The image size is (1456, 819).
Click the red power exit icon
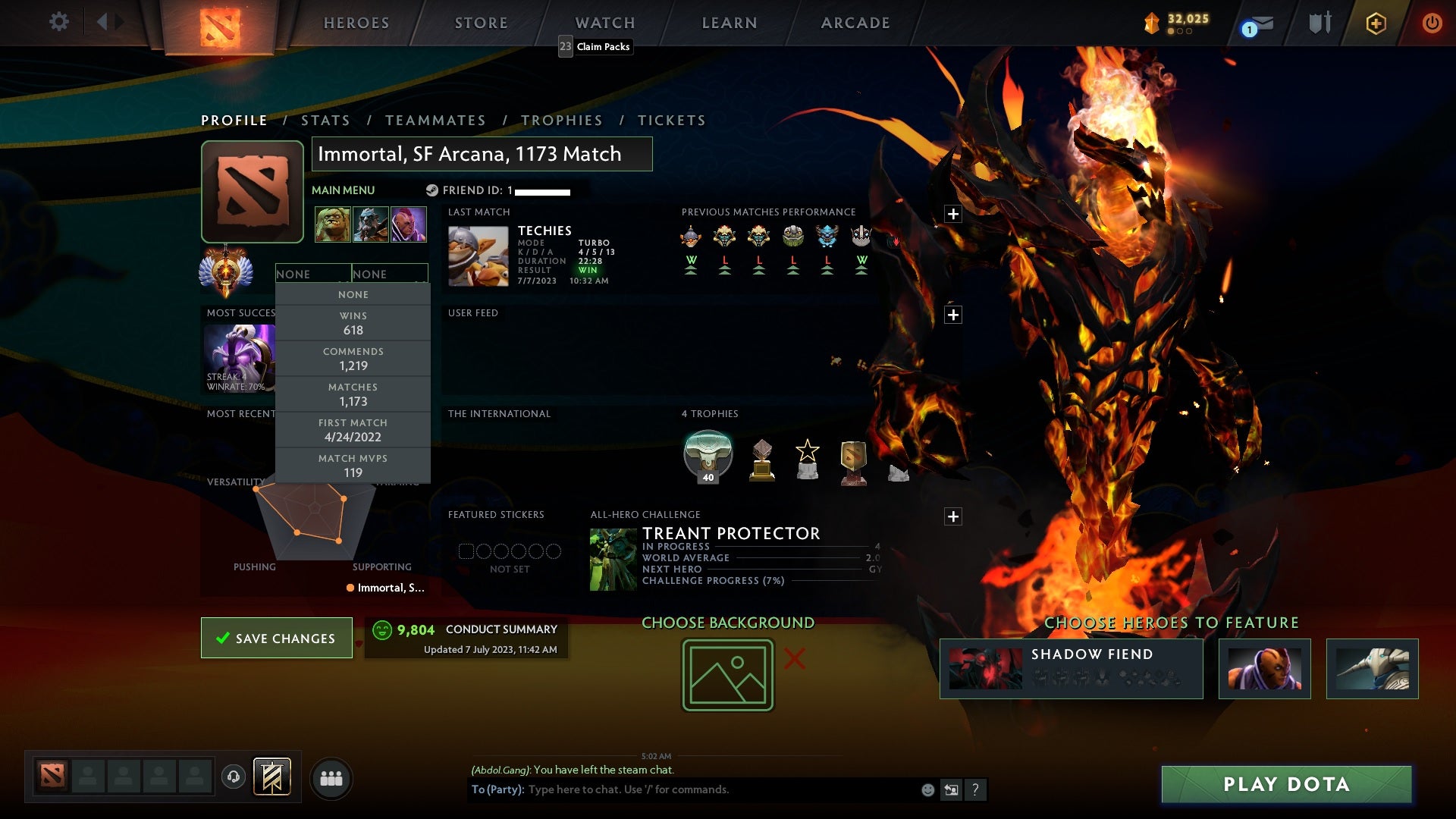pos(1432,23)
